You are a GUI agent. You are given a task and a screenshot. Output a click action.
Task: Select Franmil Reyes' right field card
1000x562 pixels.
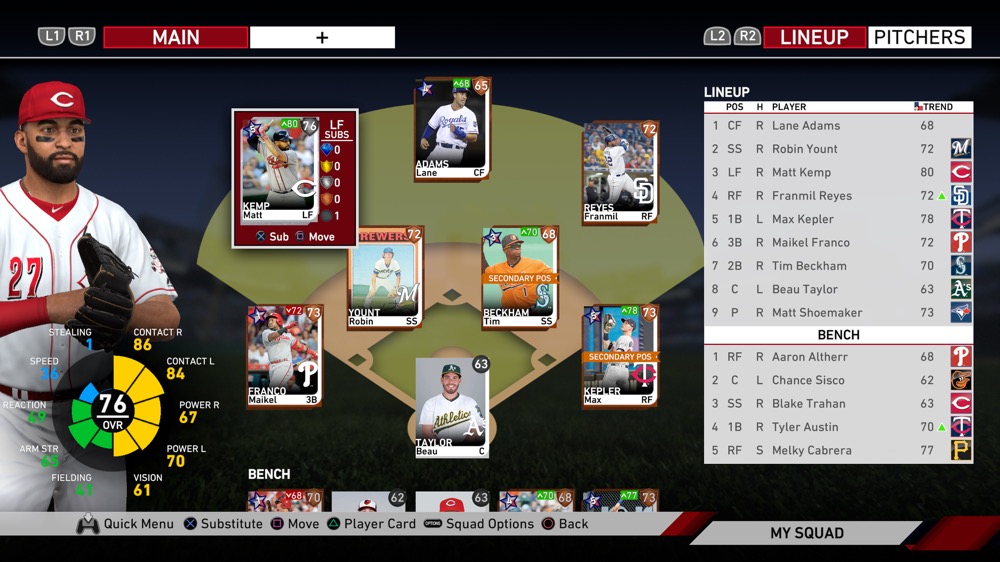coord(620,173)
